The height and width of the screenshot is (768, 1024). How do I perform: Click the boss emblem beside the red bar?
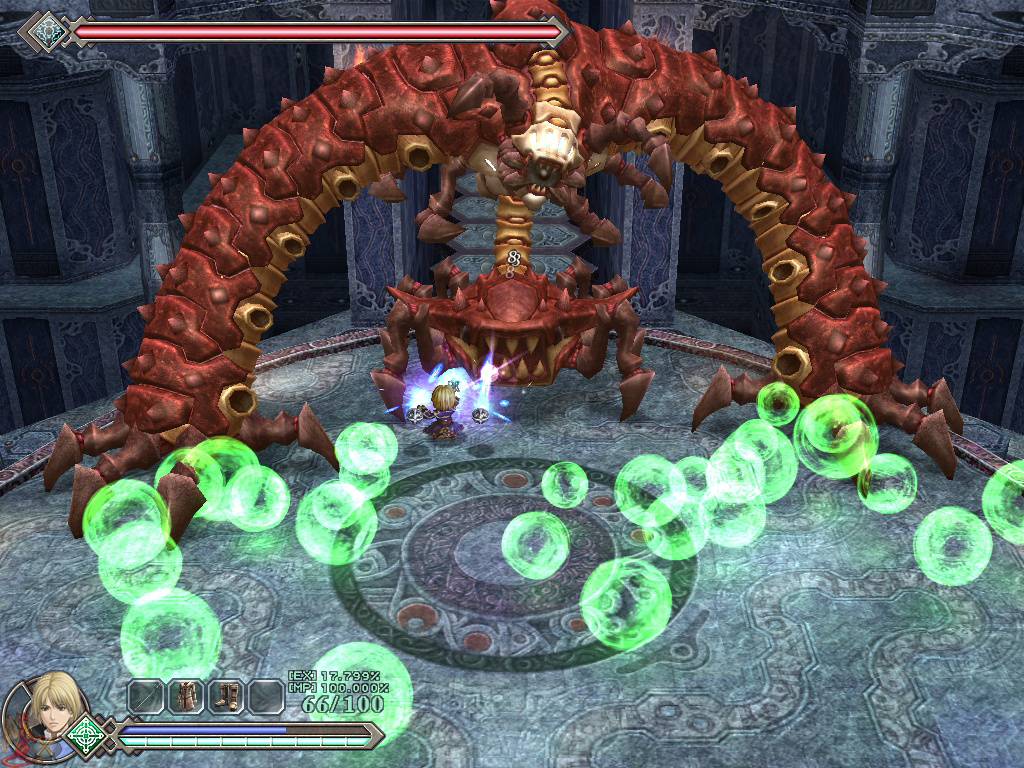click(x=45, y=31)
